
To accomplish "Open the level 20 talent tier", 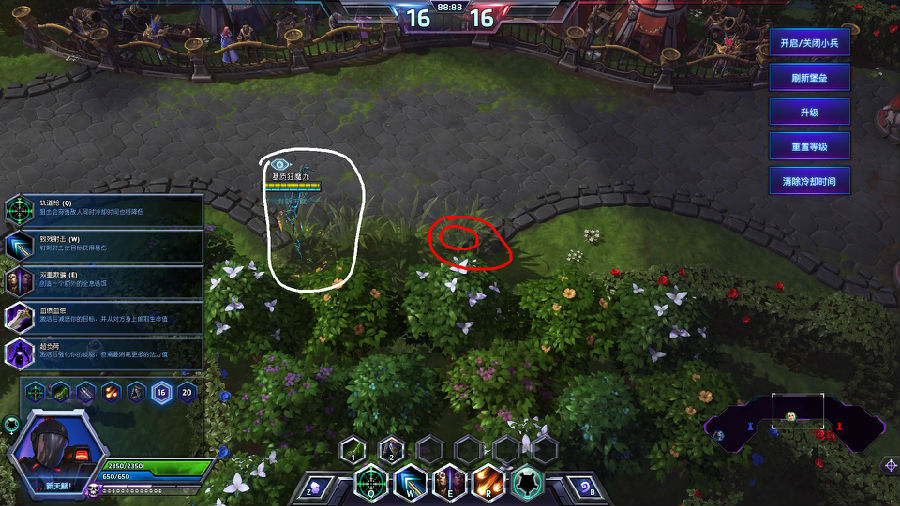I will click(186, 391).
